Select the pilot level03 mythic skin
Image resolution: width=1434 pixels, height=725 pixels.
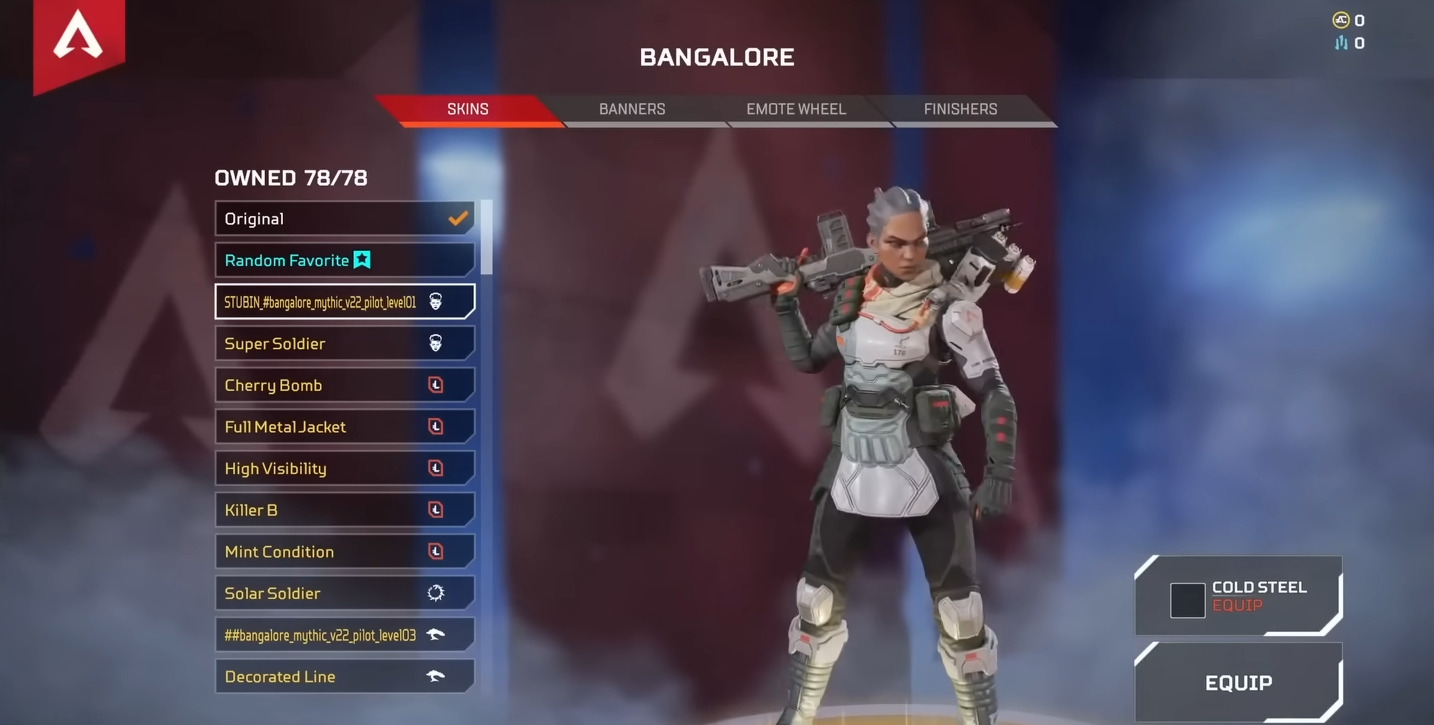[344, 635]
